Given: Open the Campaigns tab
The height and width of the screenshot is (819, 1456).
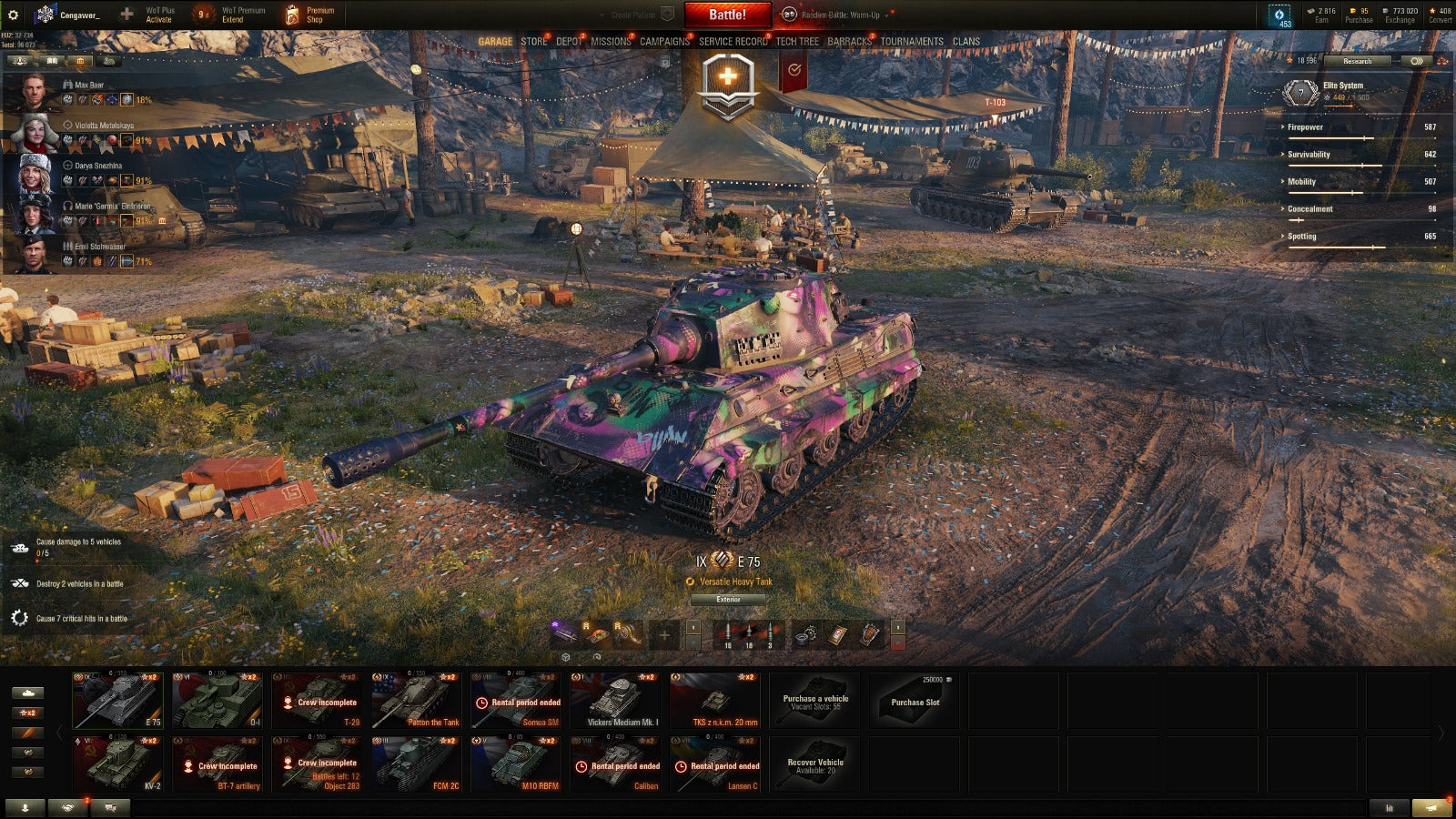Looking at the screenshot, I should [664, 41].
